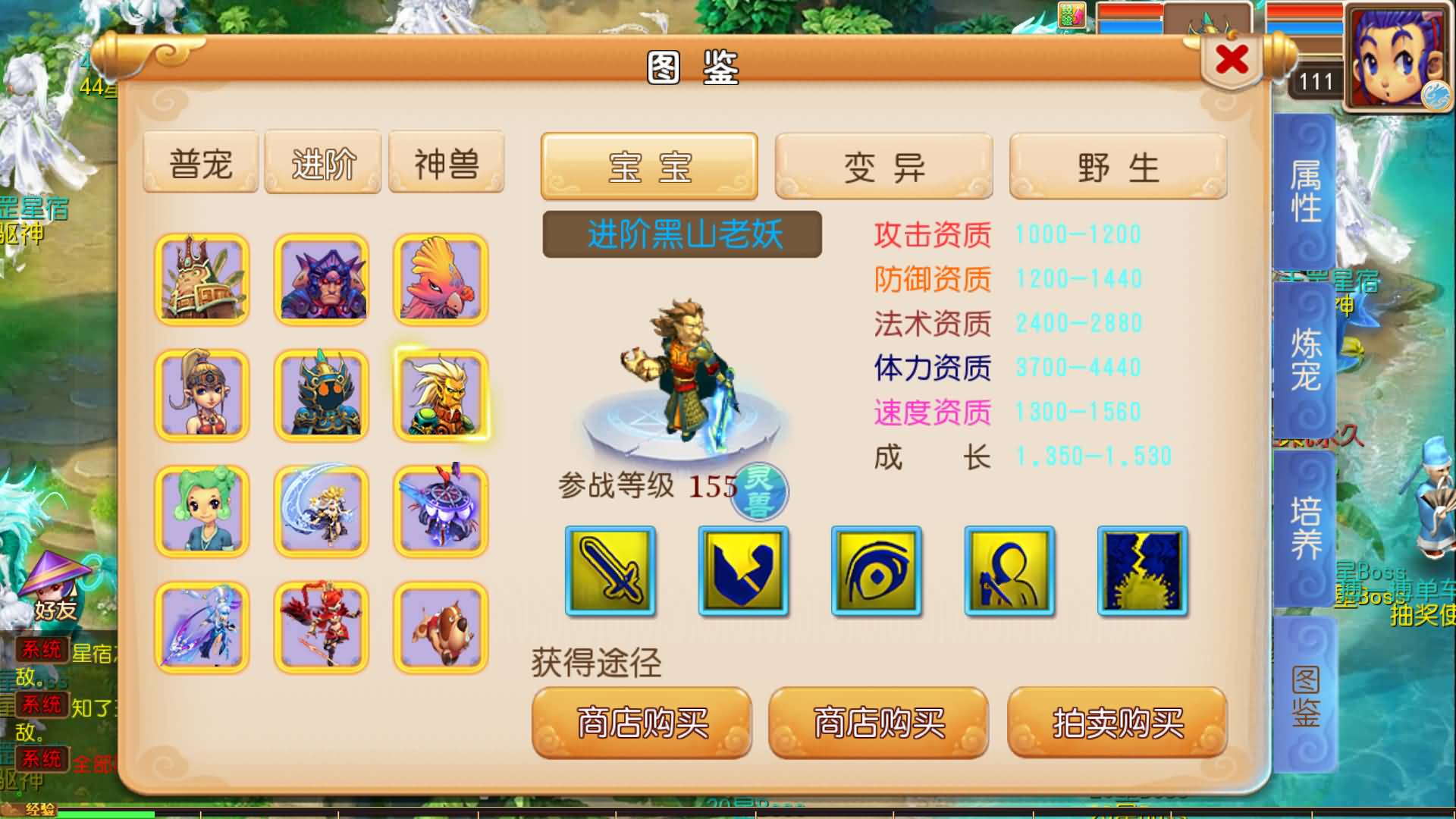Select the blue glove defense skill icon

(x=743, y=571)
